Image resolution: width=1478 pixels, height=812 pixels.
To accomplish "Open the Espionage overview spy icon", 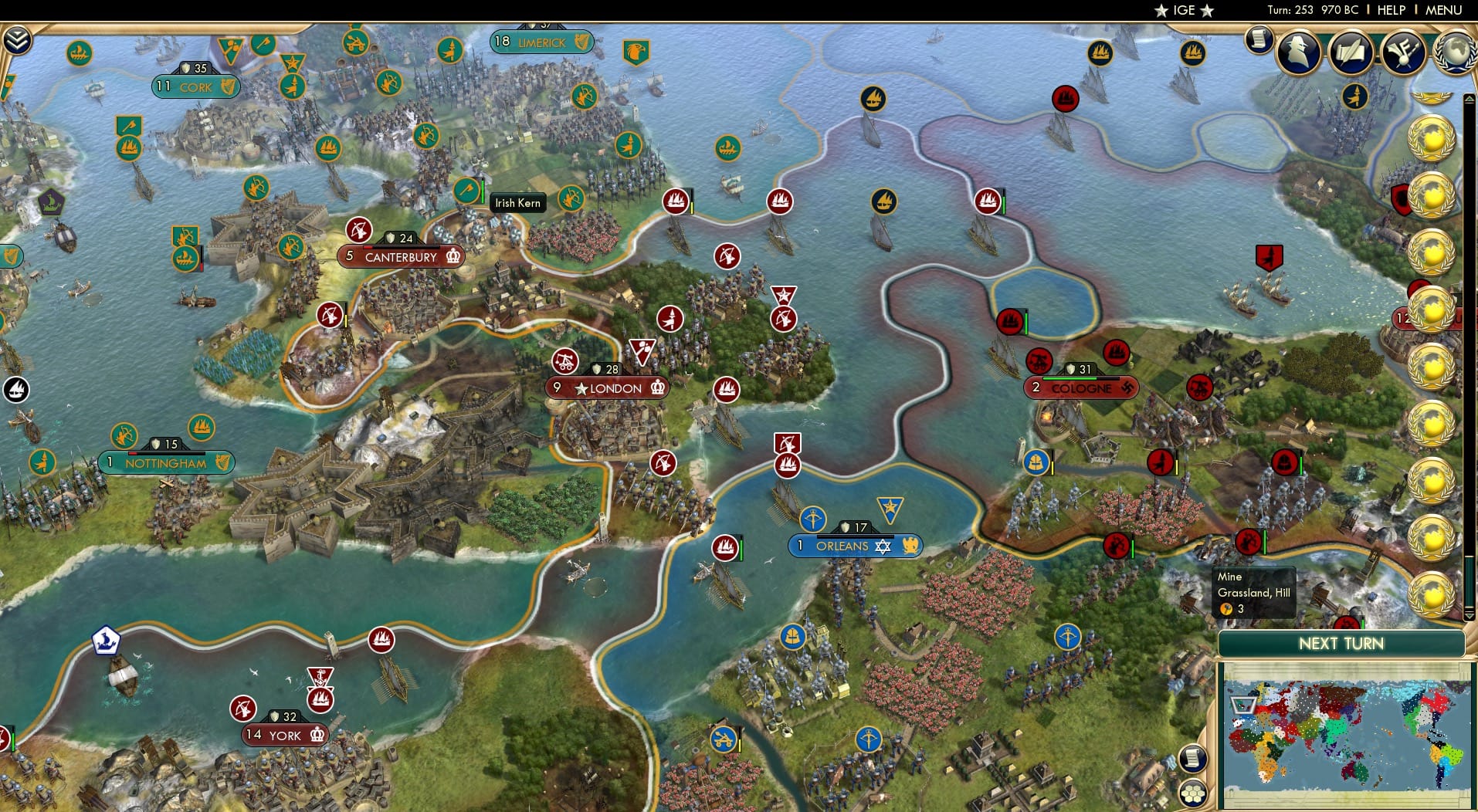I will tap(1297, 52).
